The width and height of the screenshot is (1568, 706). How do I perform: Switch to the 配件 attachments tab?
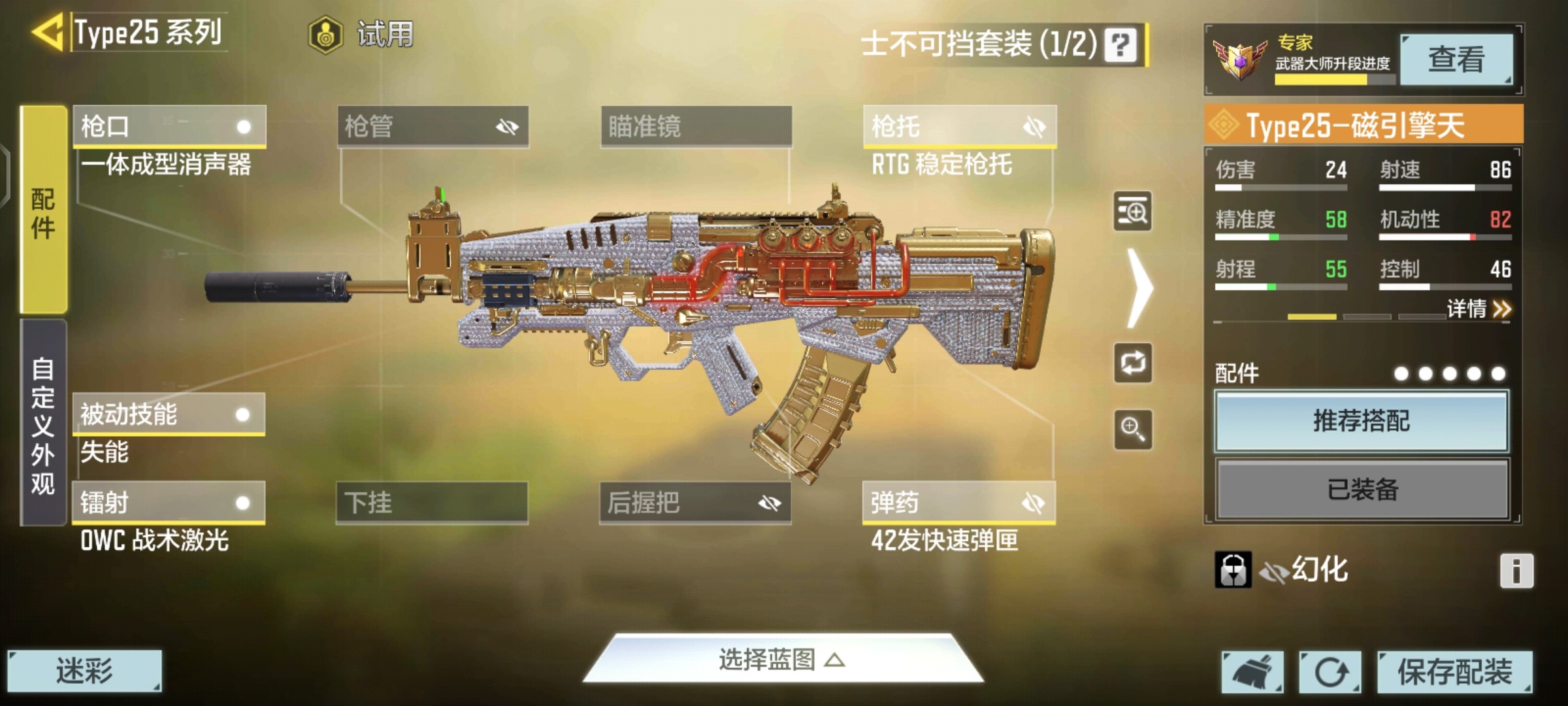pyautogui.click(x=43, y=210)
